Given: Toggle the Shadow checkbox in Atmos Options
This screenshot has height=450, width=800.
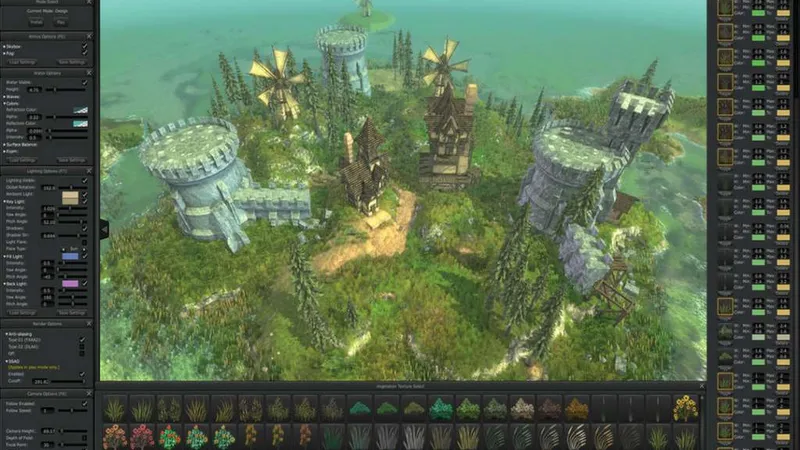Looking at the screenshot, I should point(84,46).
